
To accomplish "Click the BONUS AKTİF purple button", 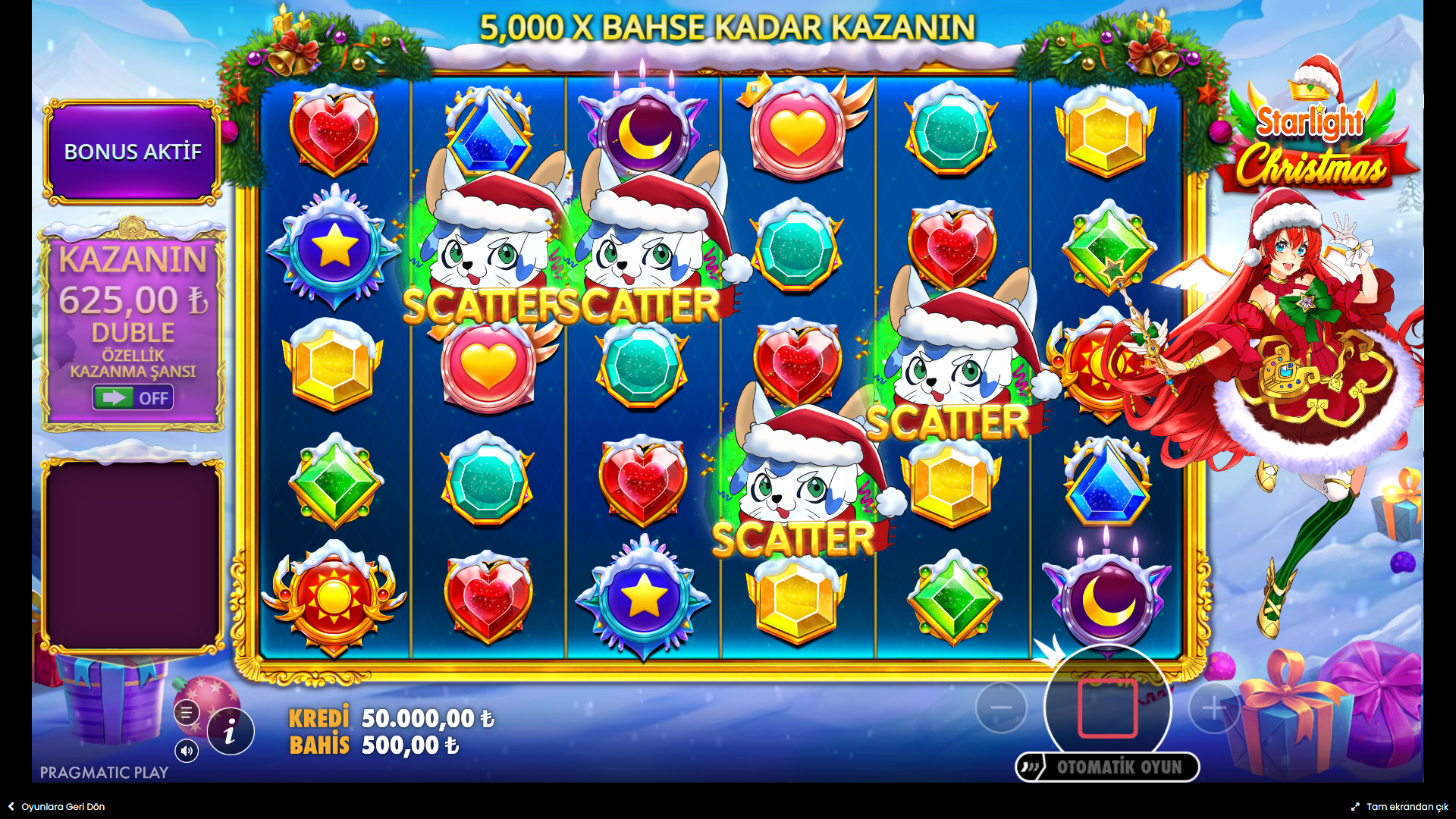I will pos(133,152).
